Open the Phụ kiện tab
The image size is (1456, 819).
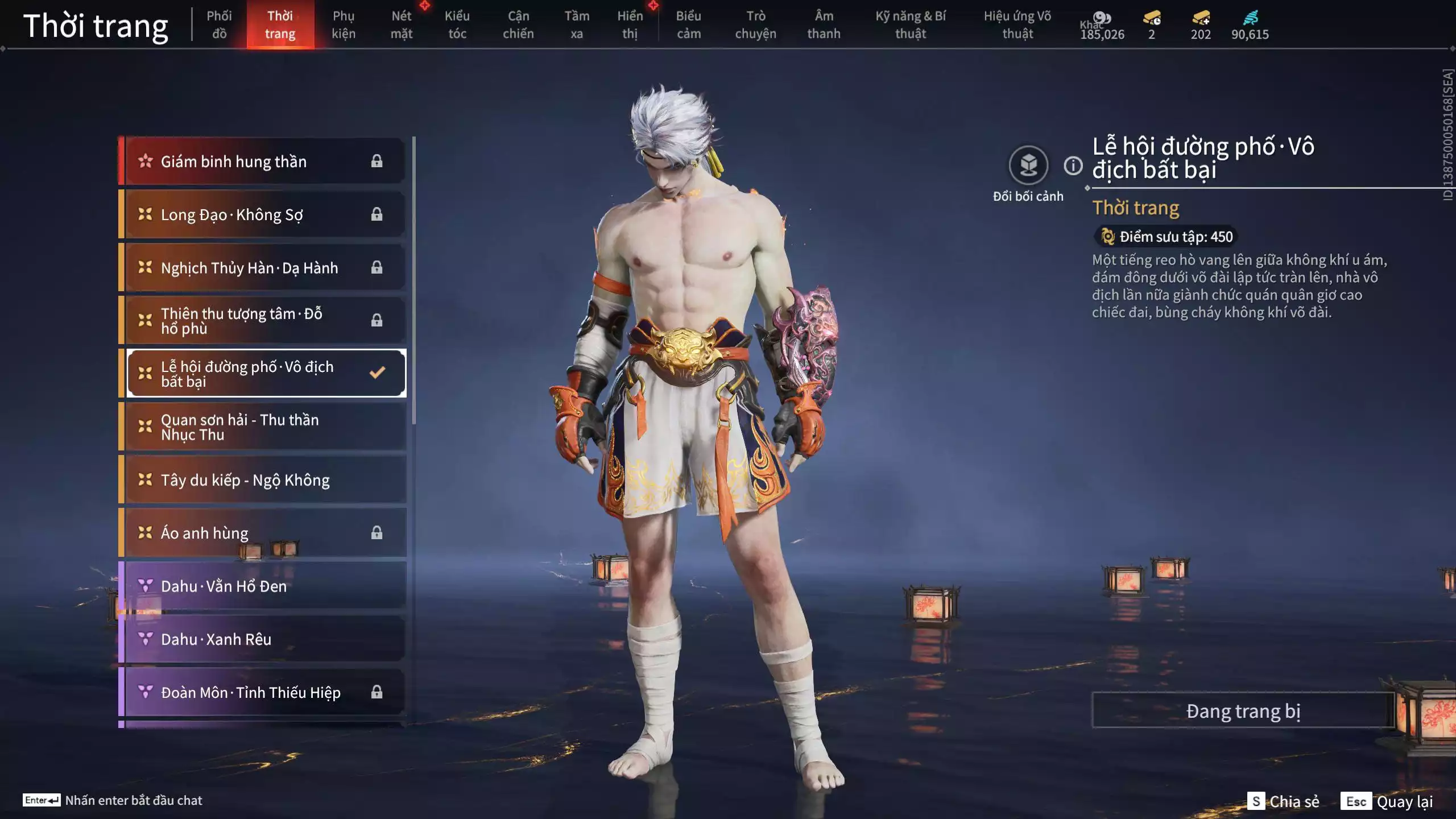344,24
